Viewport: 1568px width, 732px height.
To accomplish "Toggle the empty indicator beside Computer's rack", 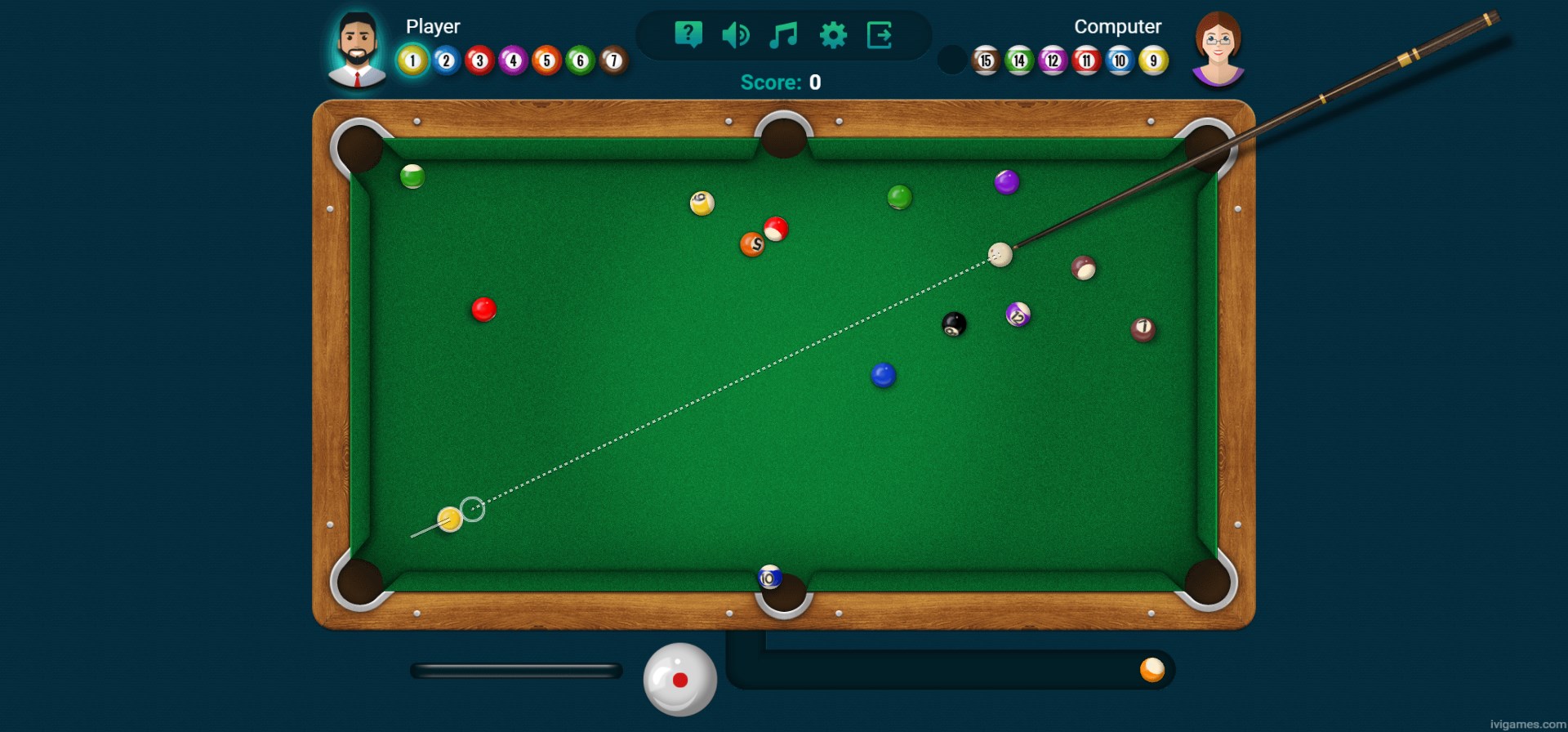I will (x=951, y=59).
